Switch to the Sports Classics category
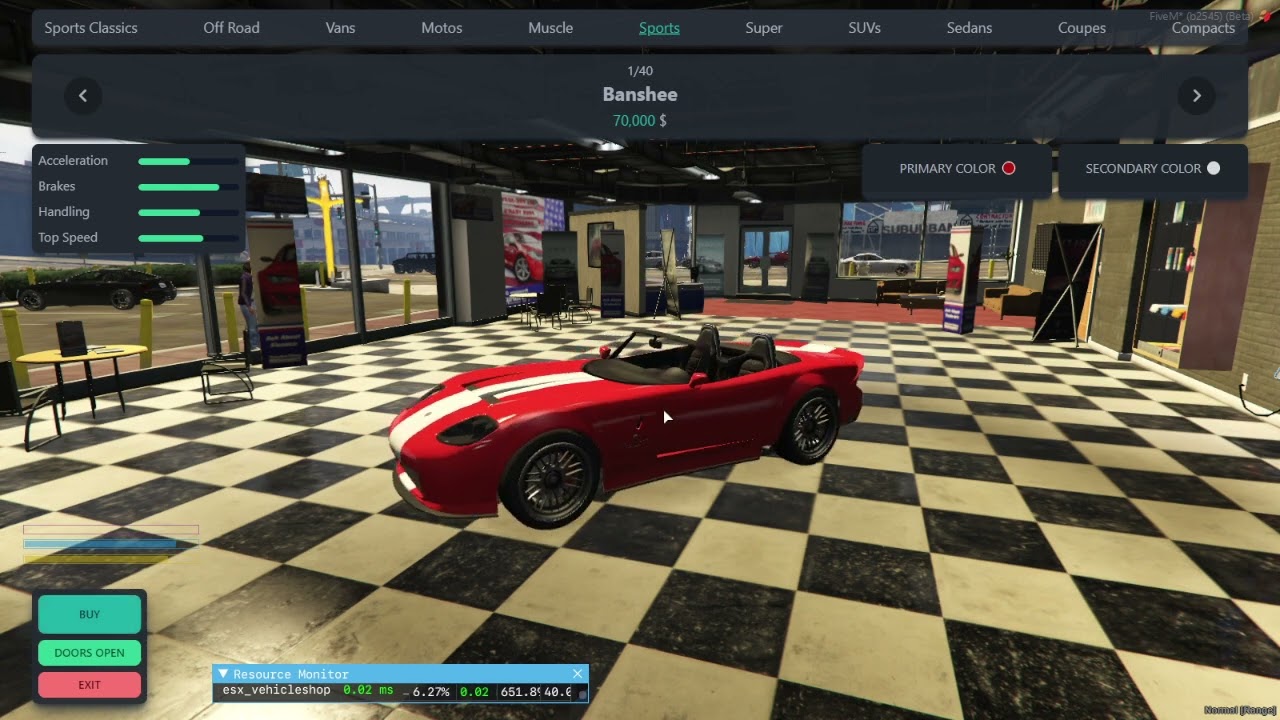Image resolution: width=1280 pixels, height=720 pixels. pyautogui.click(x=91, y=28)
